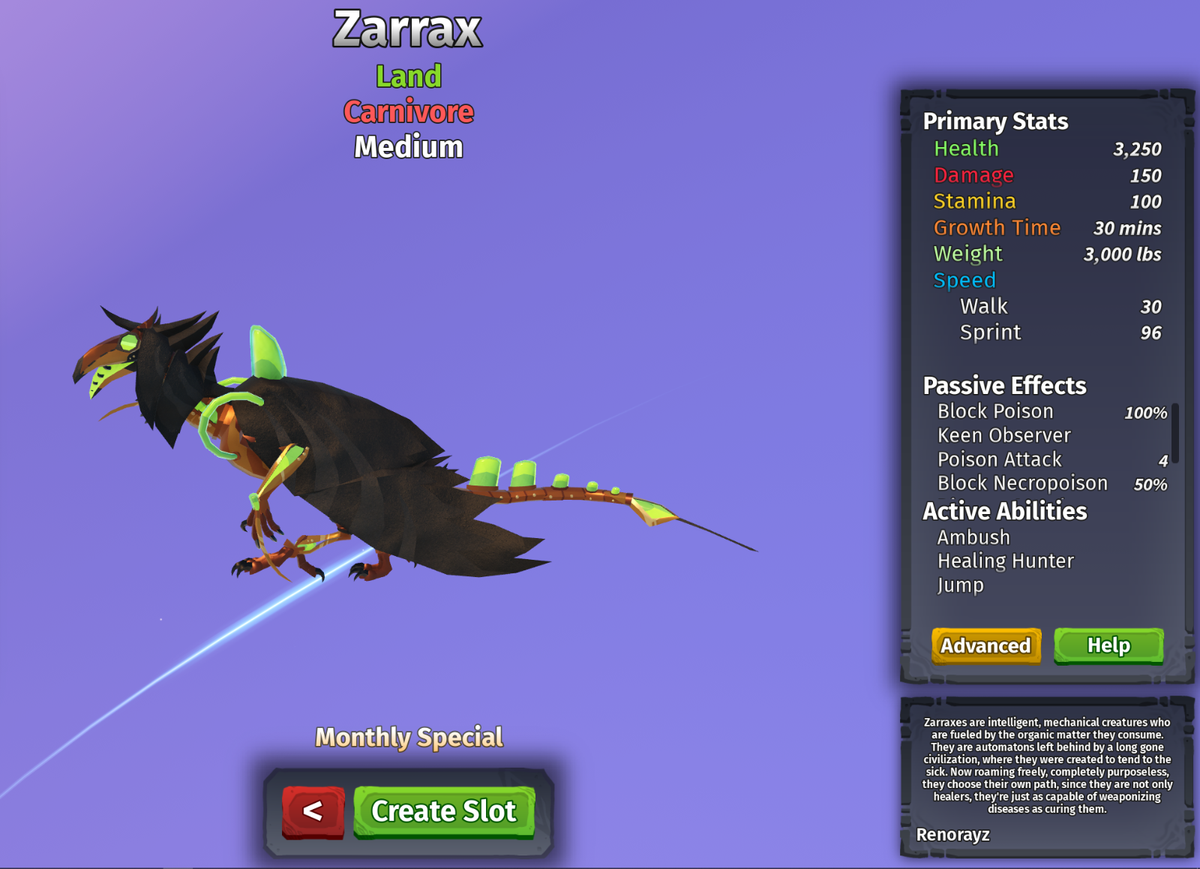This screenshot has height=869, width=1200.
Task: Go back with the red arrow button
Action: click(x=313, y=811)
